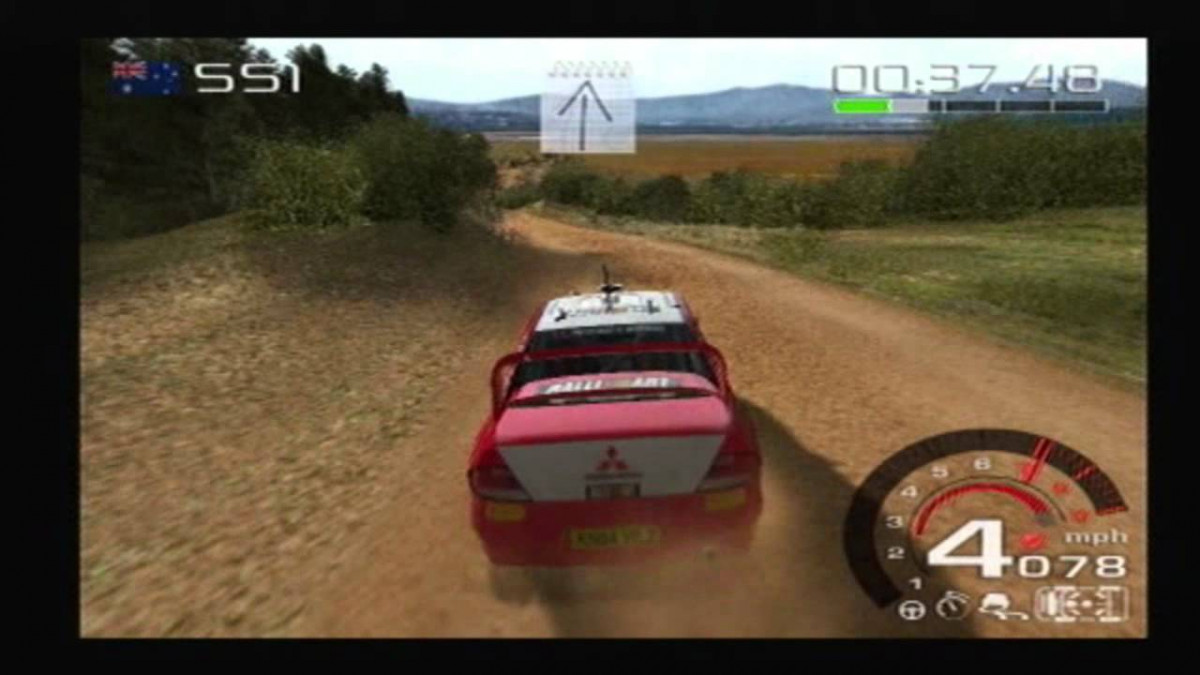Screen dimensions: 1200x675
Task: Open the car chassis damage diagram
Action: pos(1081,604)
